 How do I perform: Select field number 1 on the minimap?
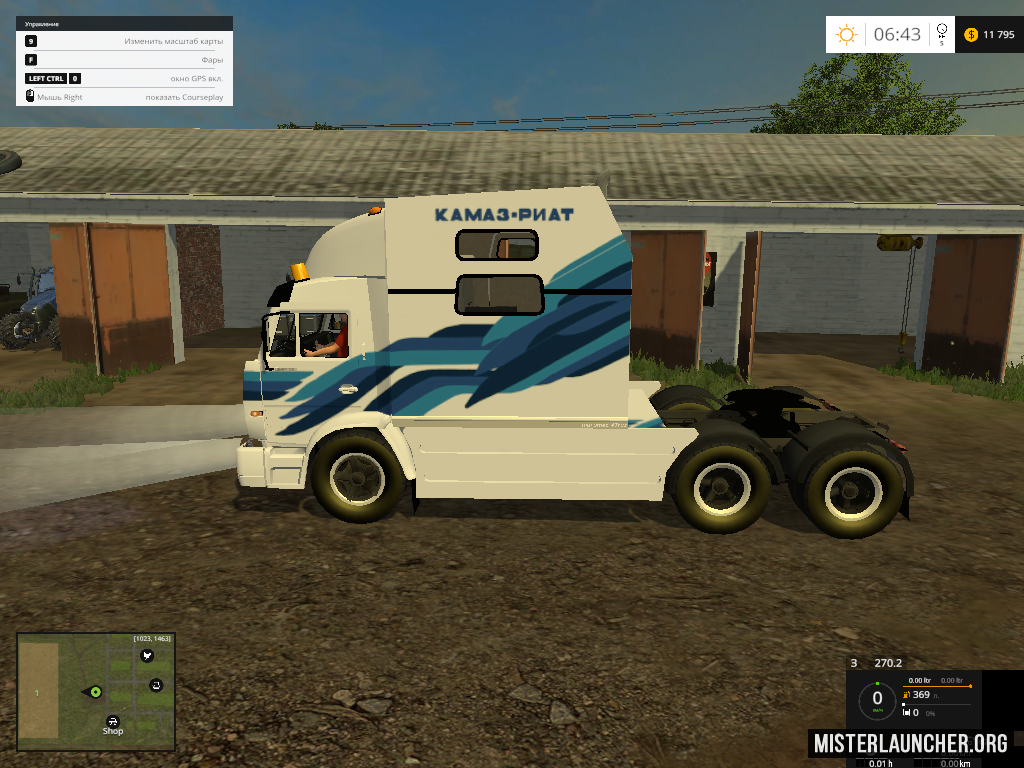click(x=38, y=691)
